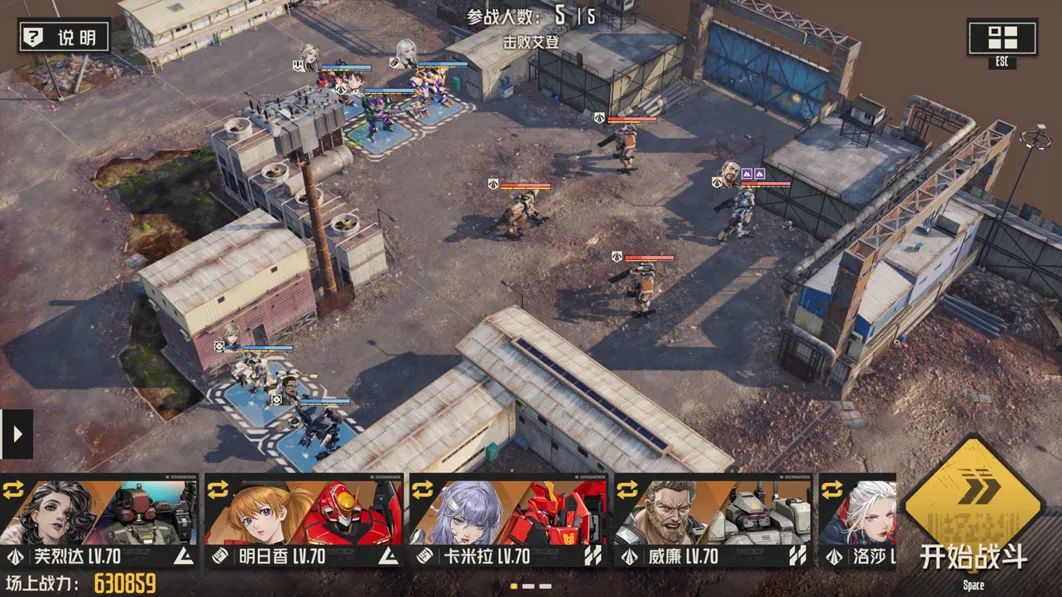Expand the left side arrow panel
Screen dimensions: 1062x597
tap(17, 434)
